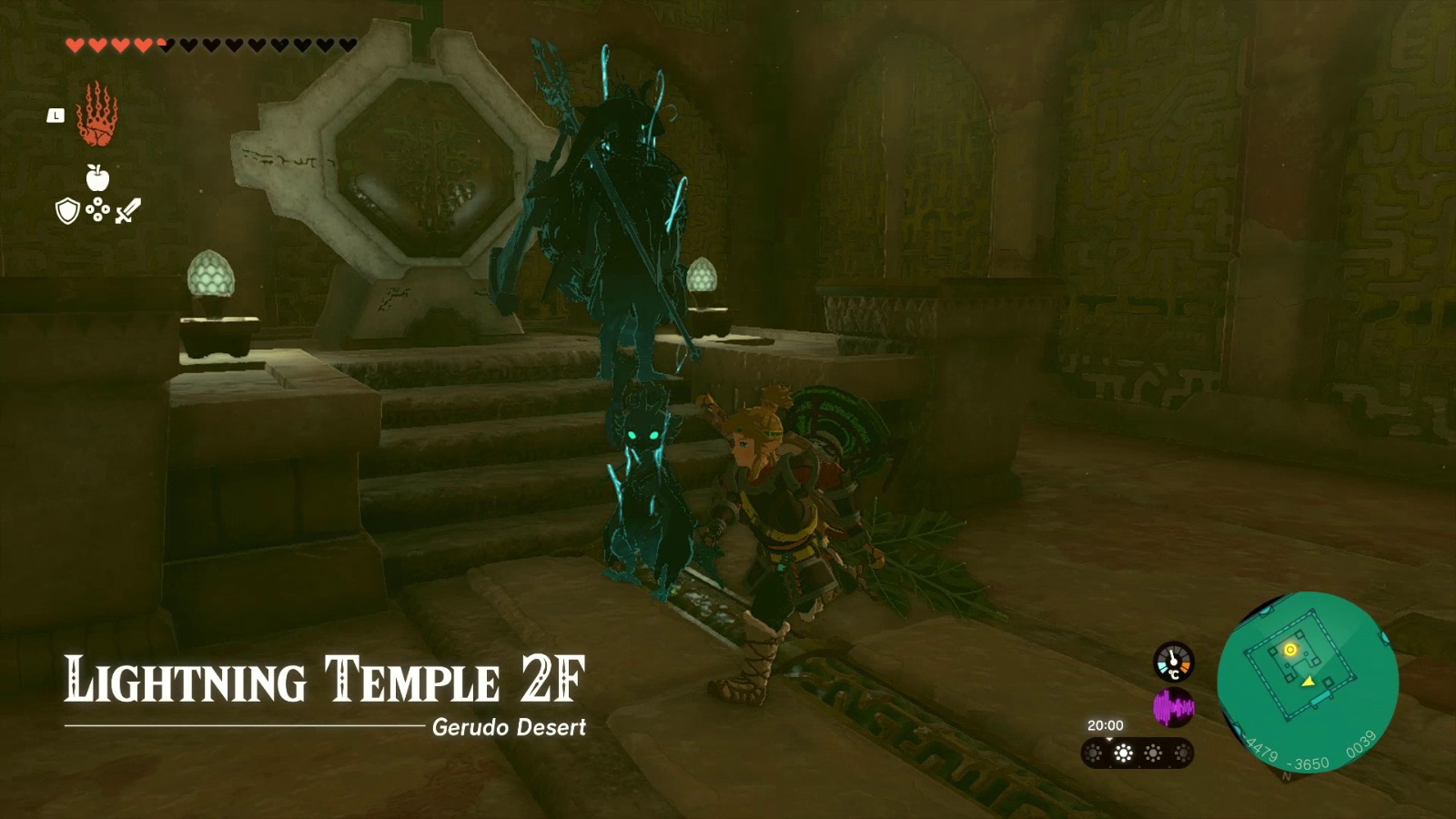Select the red ability hand icon
The height and width of the screenshot is (819, 1456).
pyautogui.click(x=97, y=116)
